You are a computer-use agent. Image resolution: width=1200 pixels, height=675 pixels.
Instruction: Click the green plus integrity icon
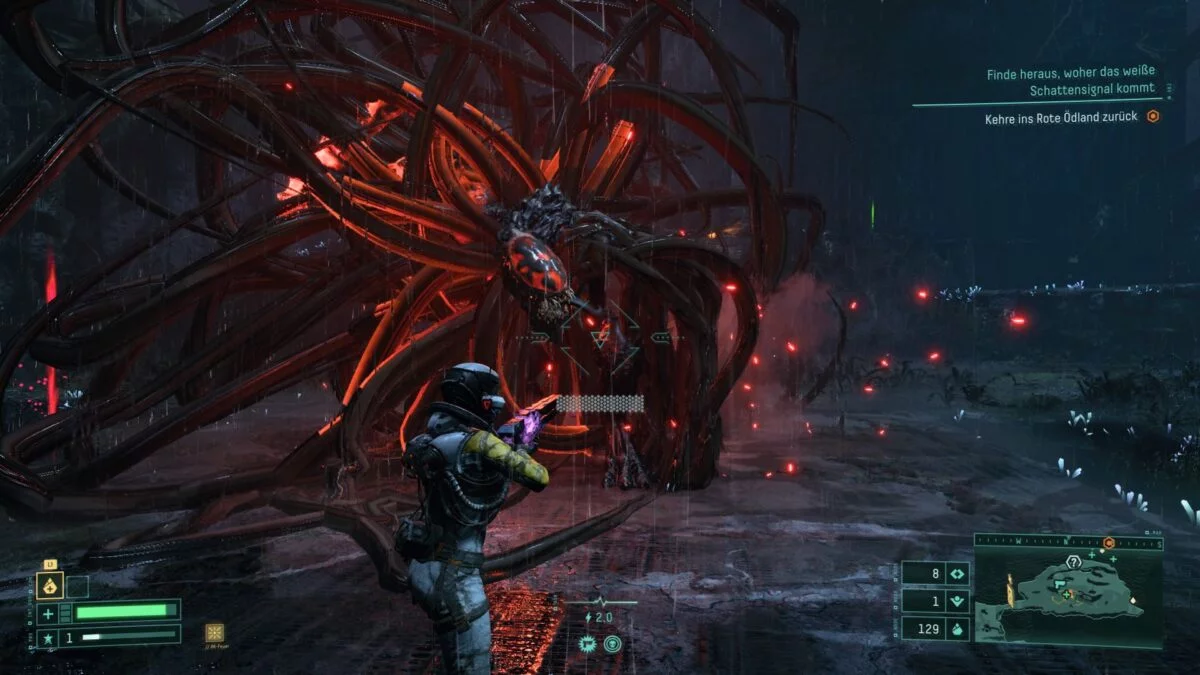pyautogui.click(x=47, y=612)
